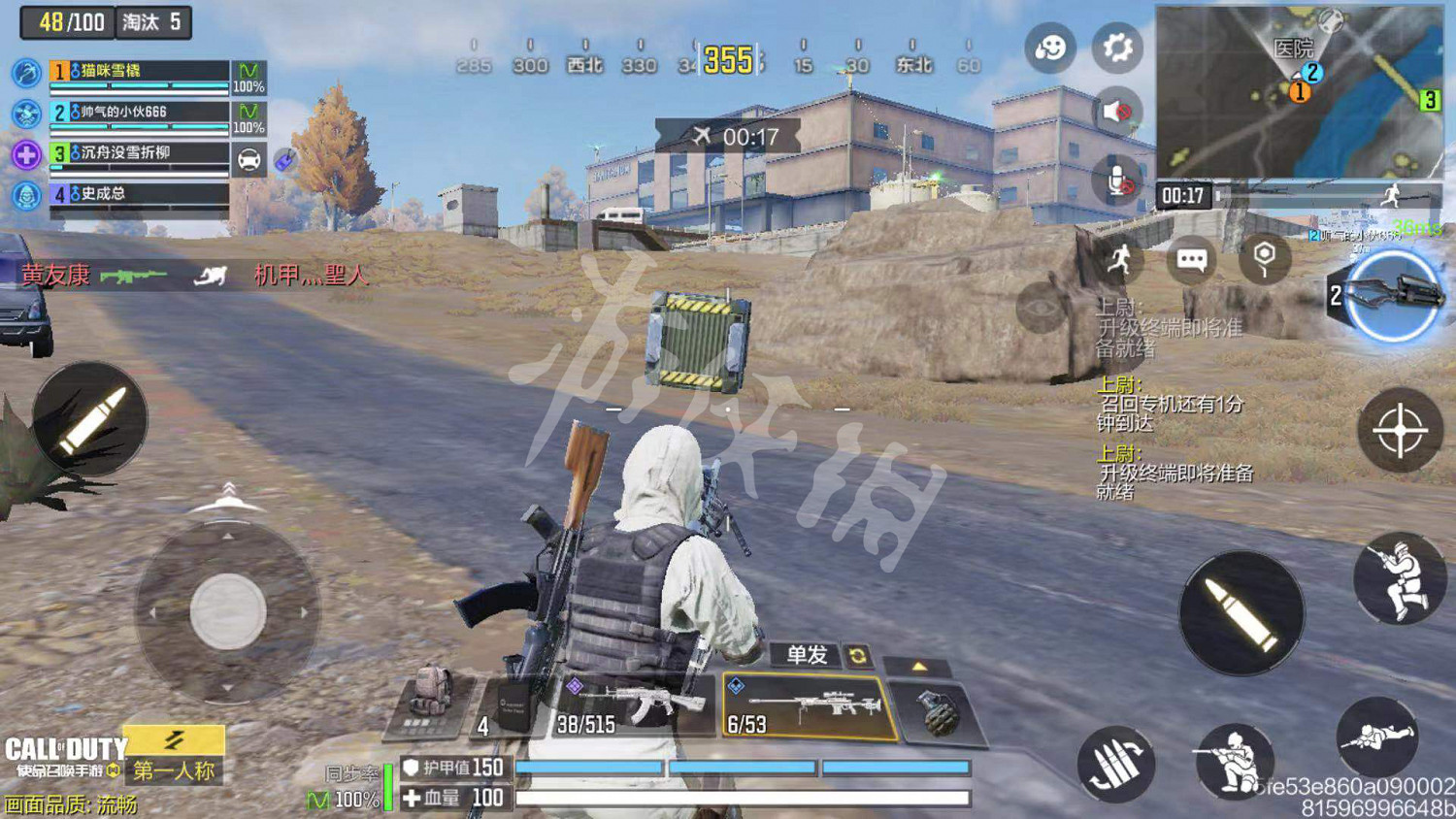Open the team chat message icon
Viewport: 1456px width, 819px height.
coord(1192,260)
